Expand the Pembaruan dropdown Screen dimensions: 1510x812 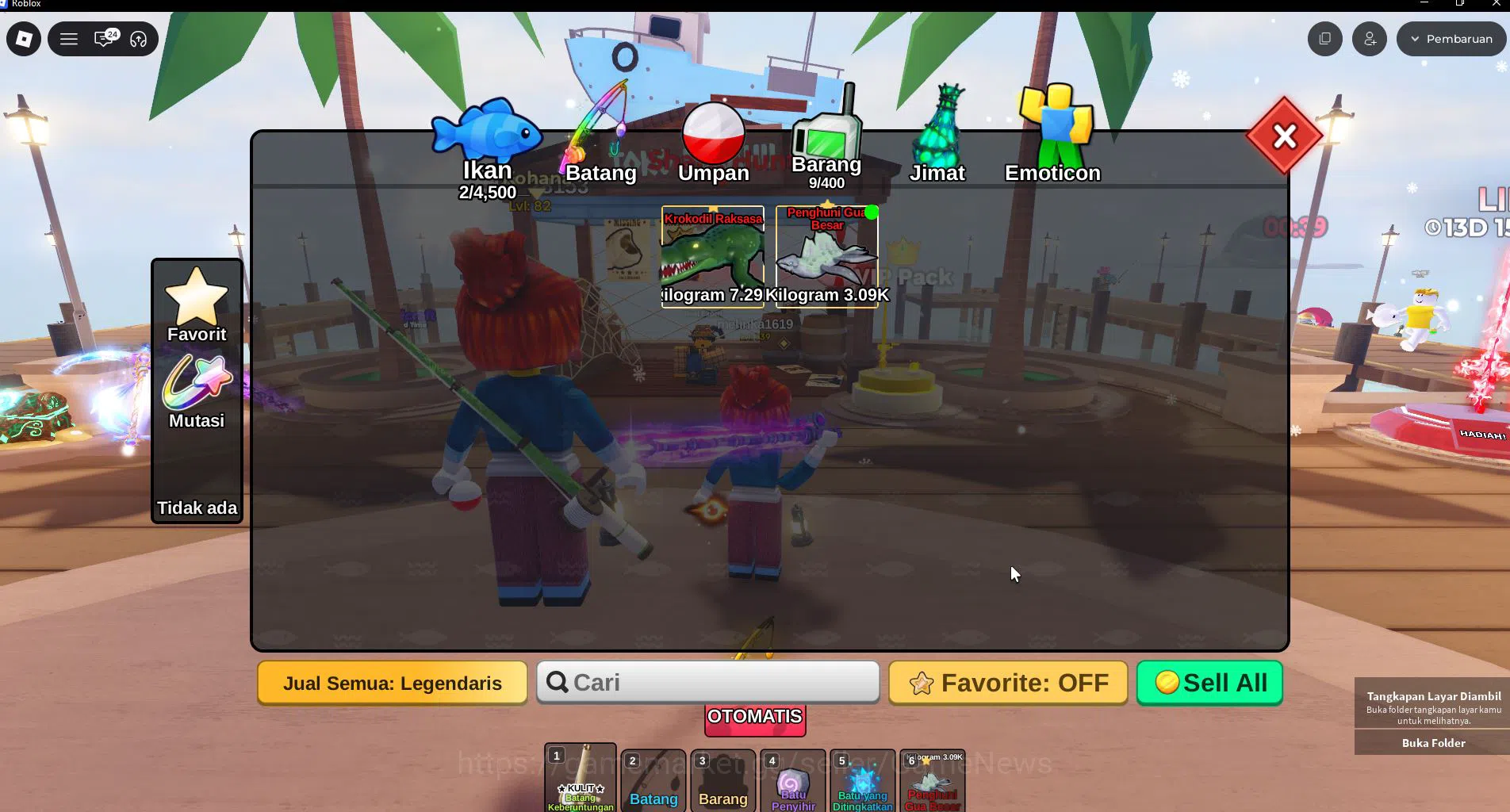pos(1451,38)
